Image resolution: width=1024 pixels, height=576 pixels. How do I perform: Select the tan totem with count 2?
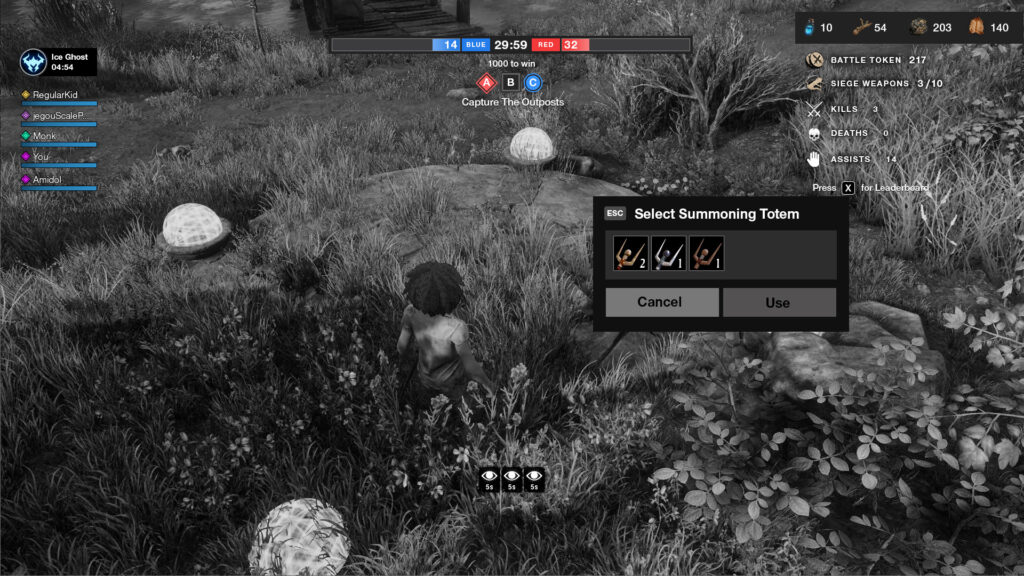tap(631, 254)
